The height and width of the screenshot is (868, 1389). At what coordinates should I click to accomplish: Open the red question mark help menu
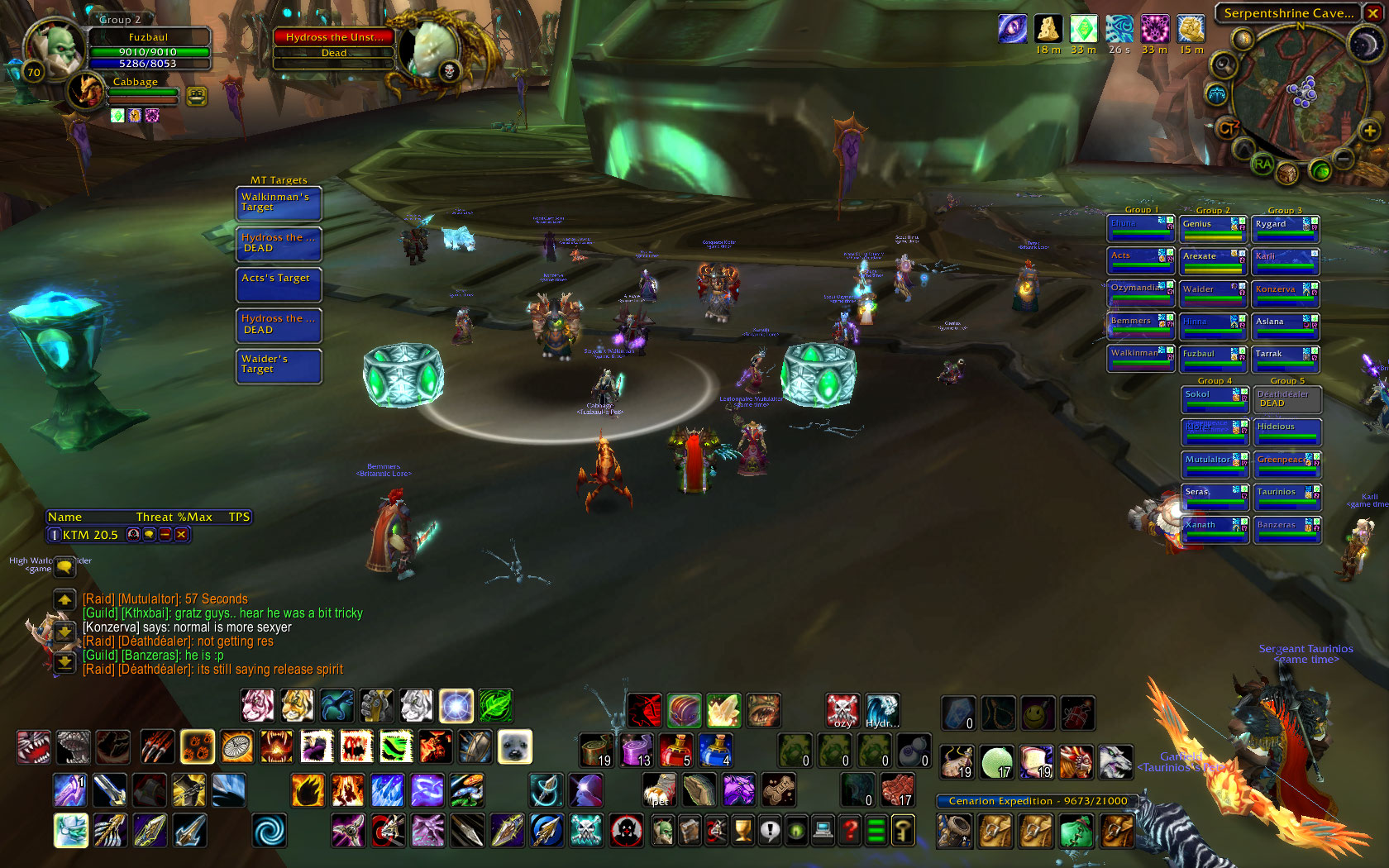tap(849, 830)
